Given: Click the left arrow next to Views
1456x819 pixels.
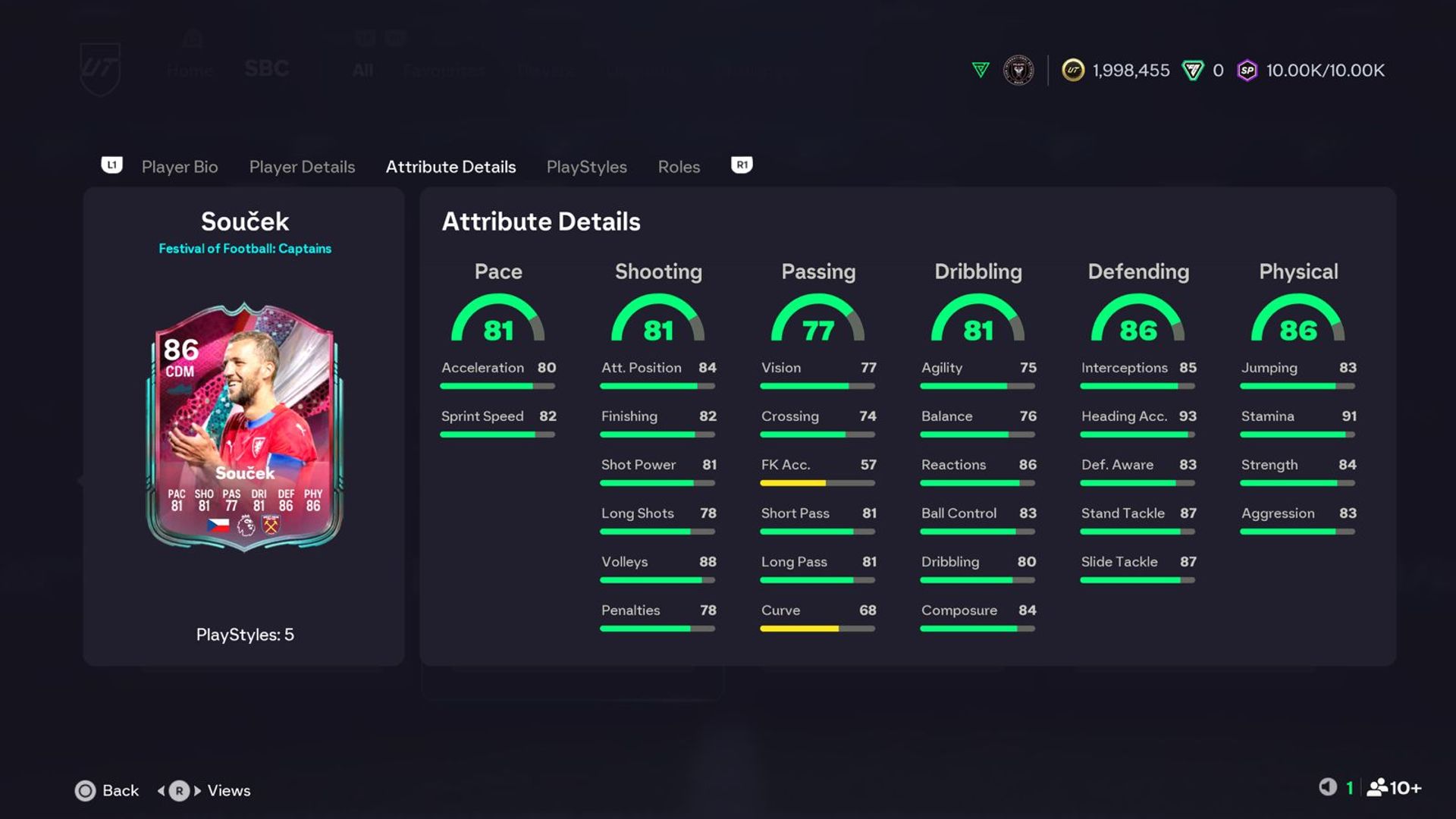Looking at the screenshot, I should (162, 790).
